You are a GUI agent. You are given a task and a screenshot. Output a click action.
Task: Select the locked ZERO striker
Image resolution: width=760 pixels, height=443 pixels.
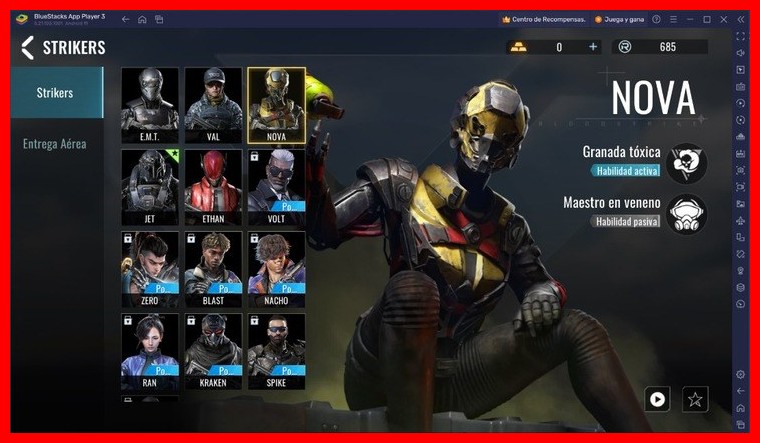point(150,269)
